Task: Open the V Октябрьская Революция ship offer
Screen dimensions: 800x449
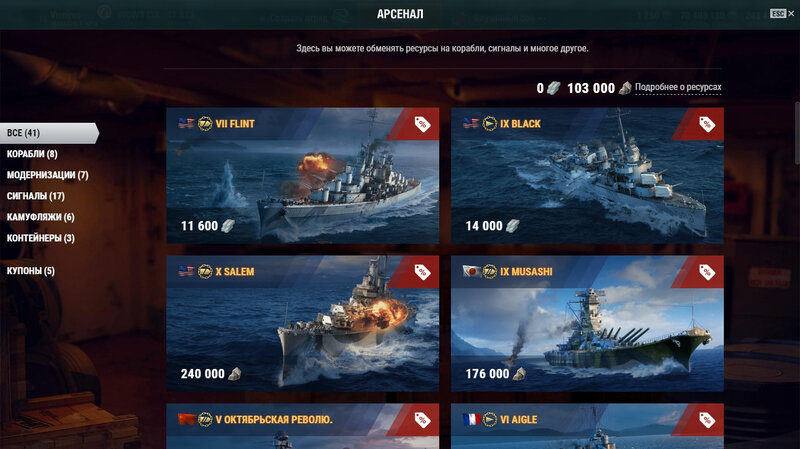Action: click(302, 426)
